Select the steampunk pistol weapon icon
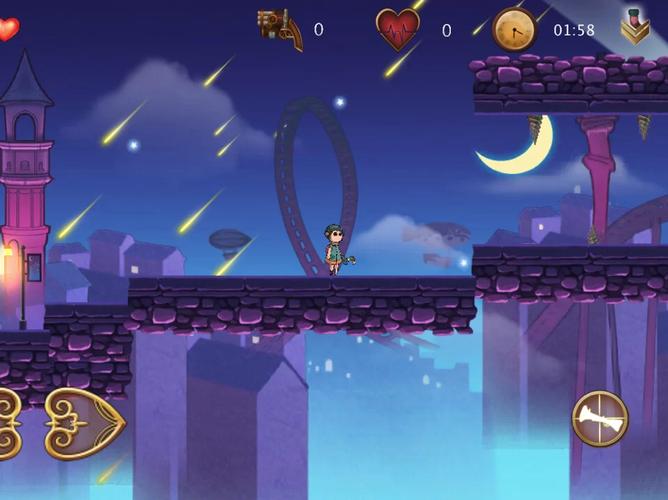The image size is (668, 500). coord(280,28)
